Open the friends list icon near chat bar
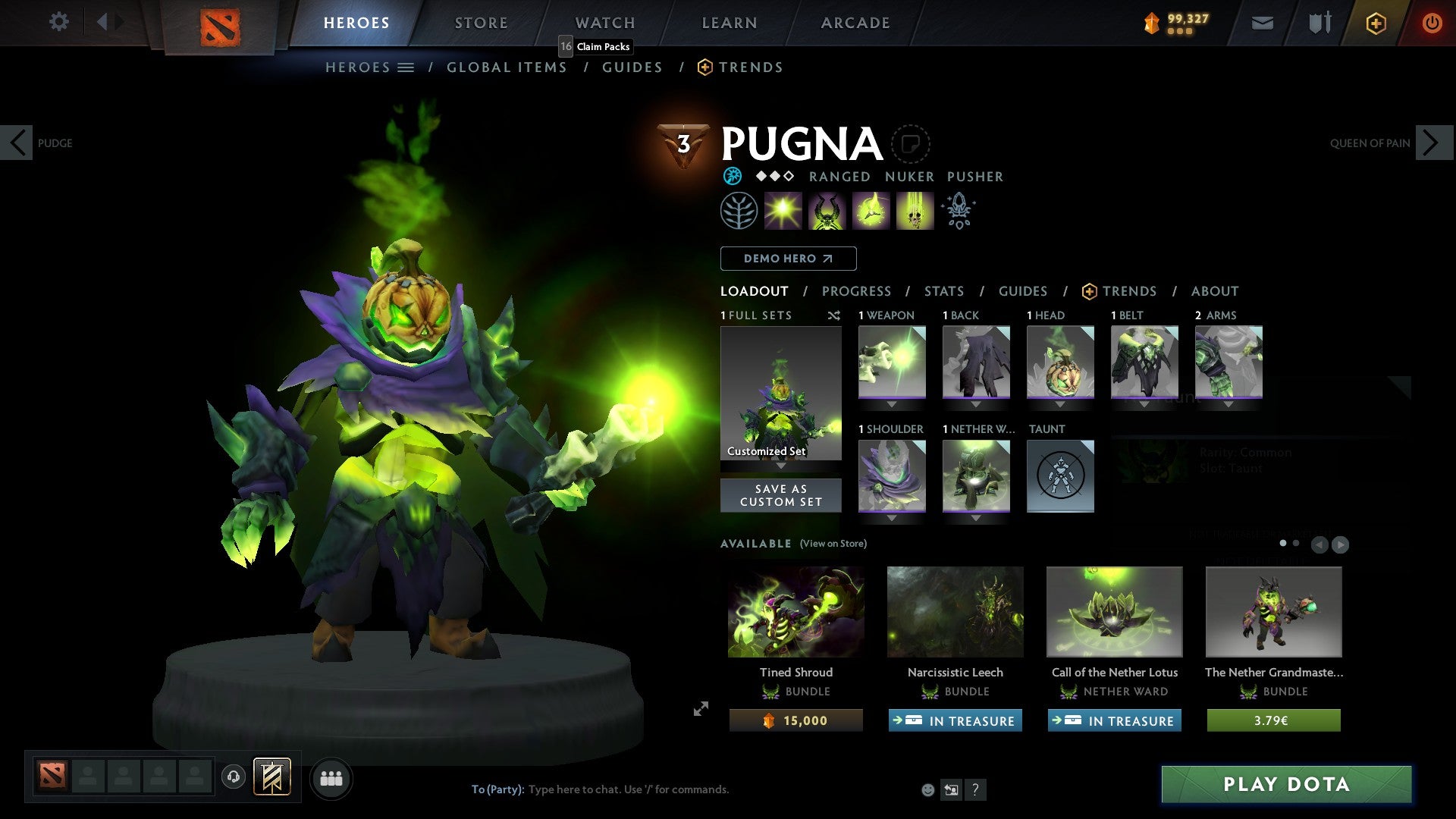This screenshot has height=819, width=1456. (331, 778)
